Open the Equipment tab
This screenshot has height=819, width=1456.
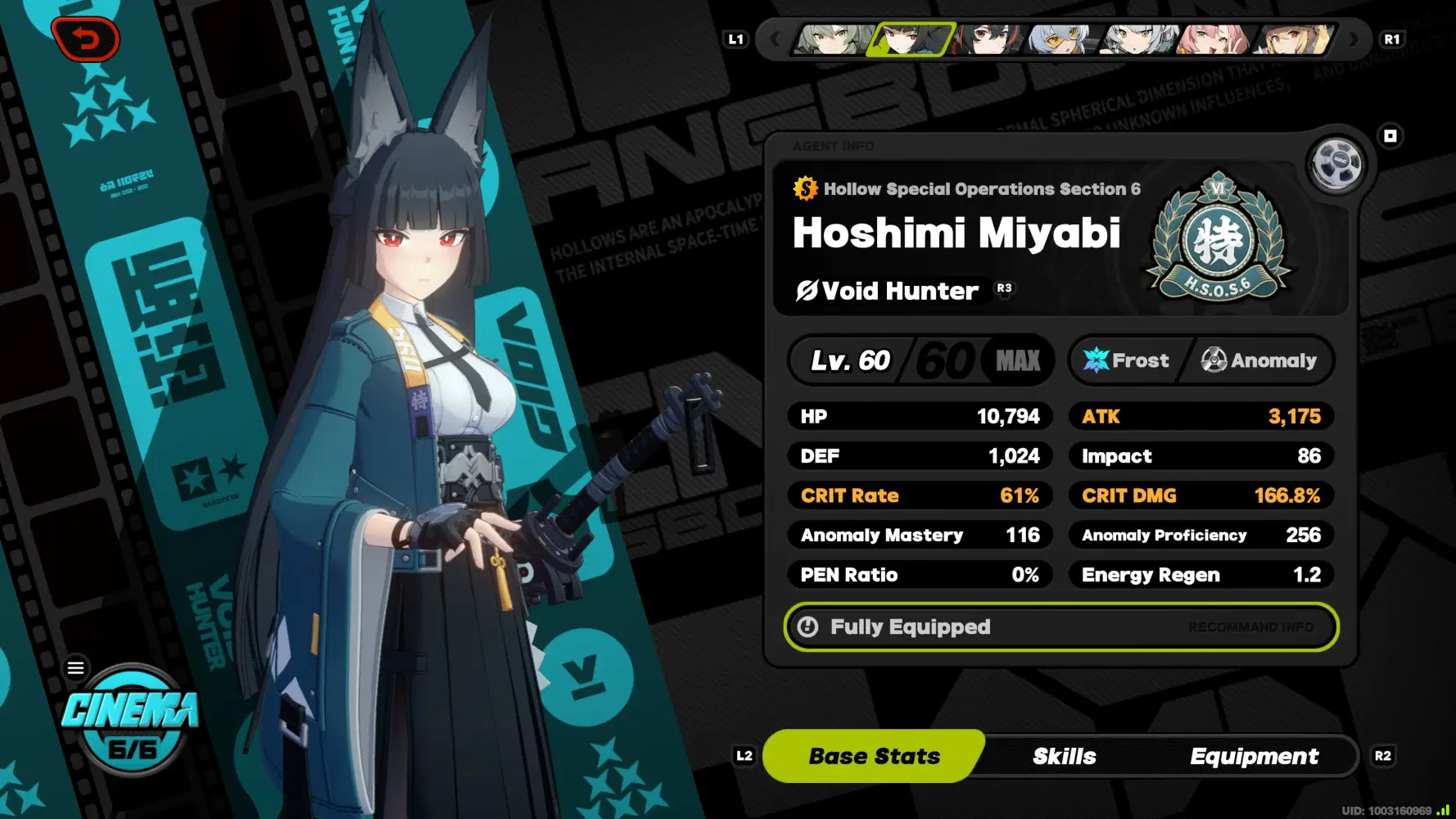(1254, 756)
